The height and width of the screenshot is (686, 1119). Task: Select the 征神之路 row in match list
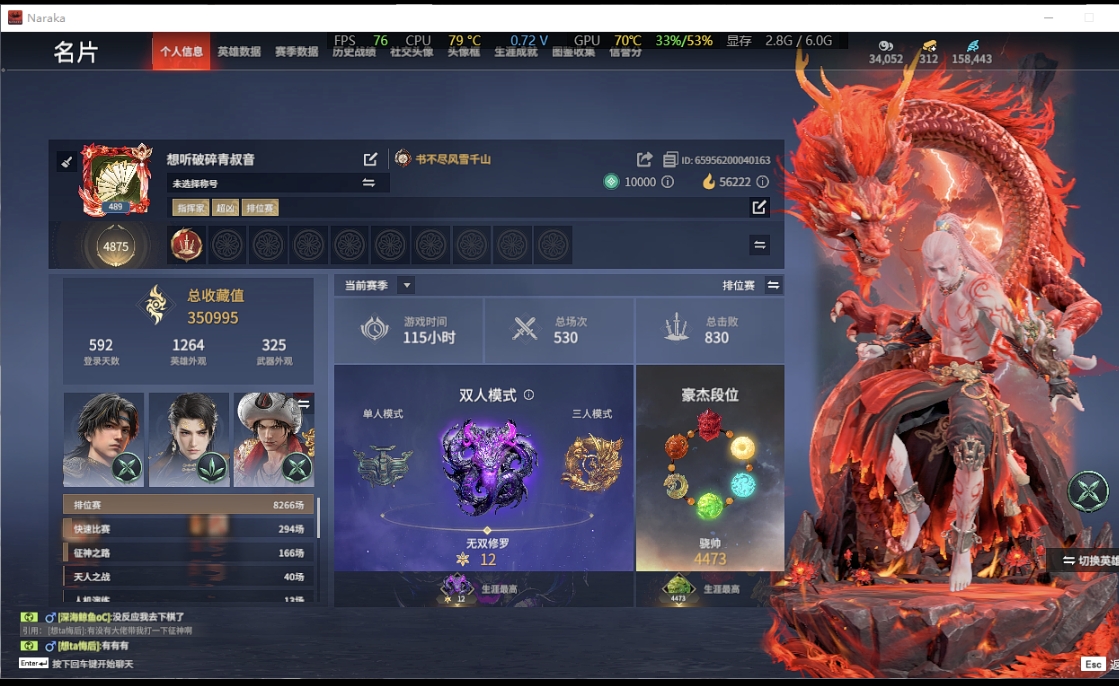click(188, 553)
